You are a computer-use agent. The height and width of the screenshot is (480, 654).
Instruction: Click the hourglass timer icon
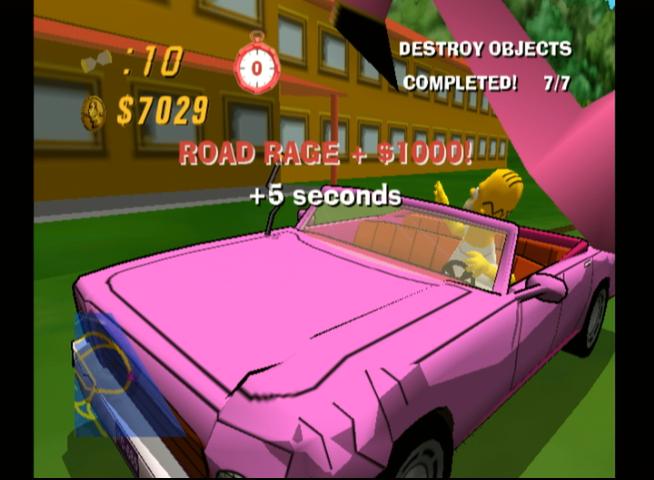coord(96,64)
